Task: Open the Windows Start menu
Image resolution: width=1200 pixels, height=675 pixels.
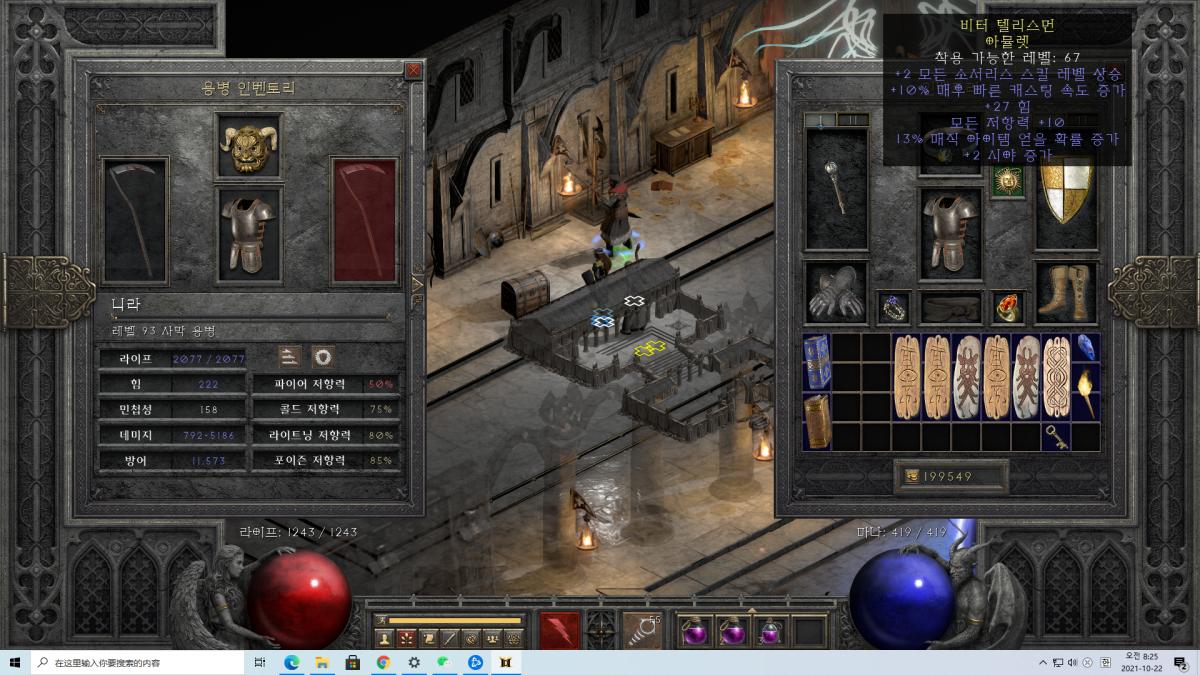Action: tap(15, 662)
